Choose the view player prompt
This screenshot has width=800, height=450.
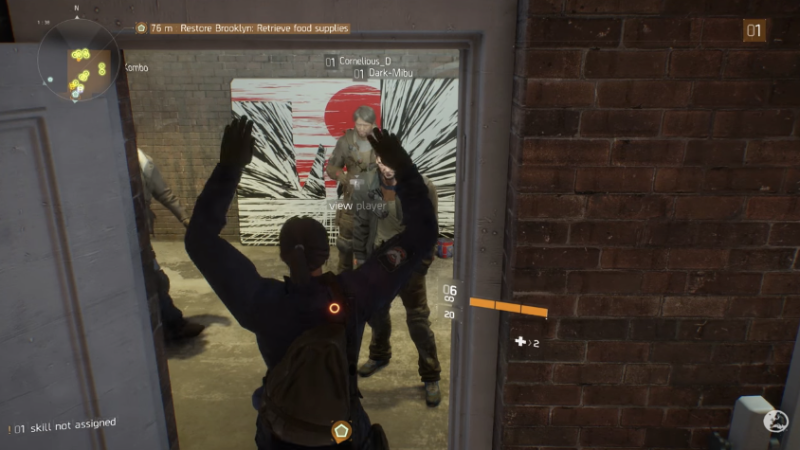(x=357, y=206)
